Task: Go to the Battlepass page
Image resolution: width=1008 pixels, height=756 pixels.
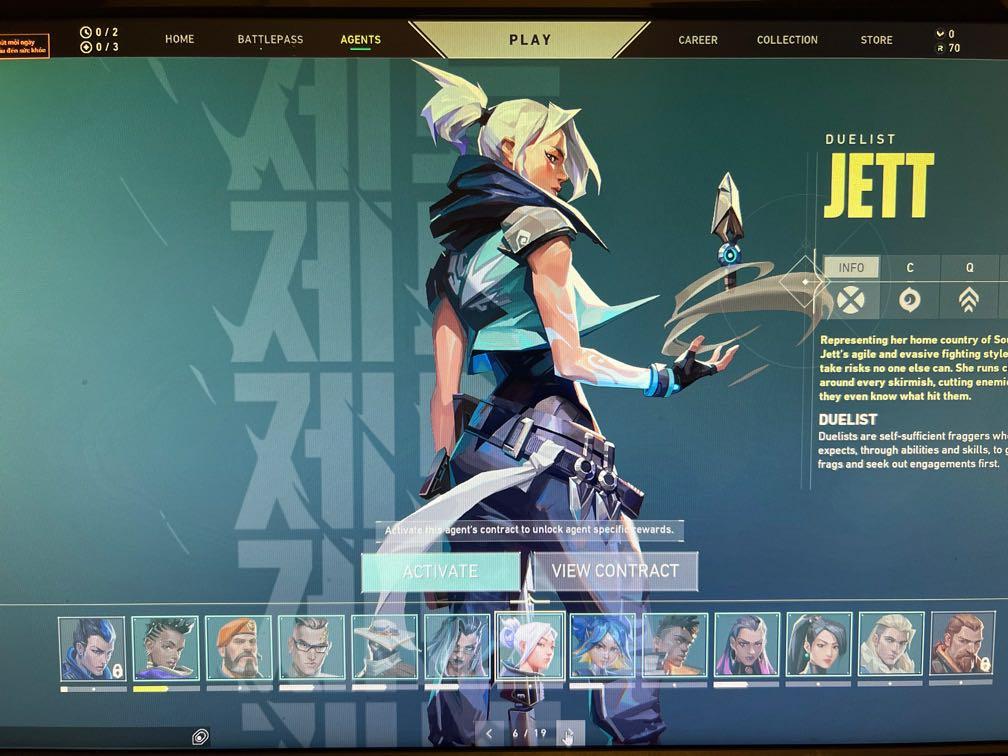Action: point(271,40)
